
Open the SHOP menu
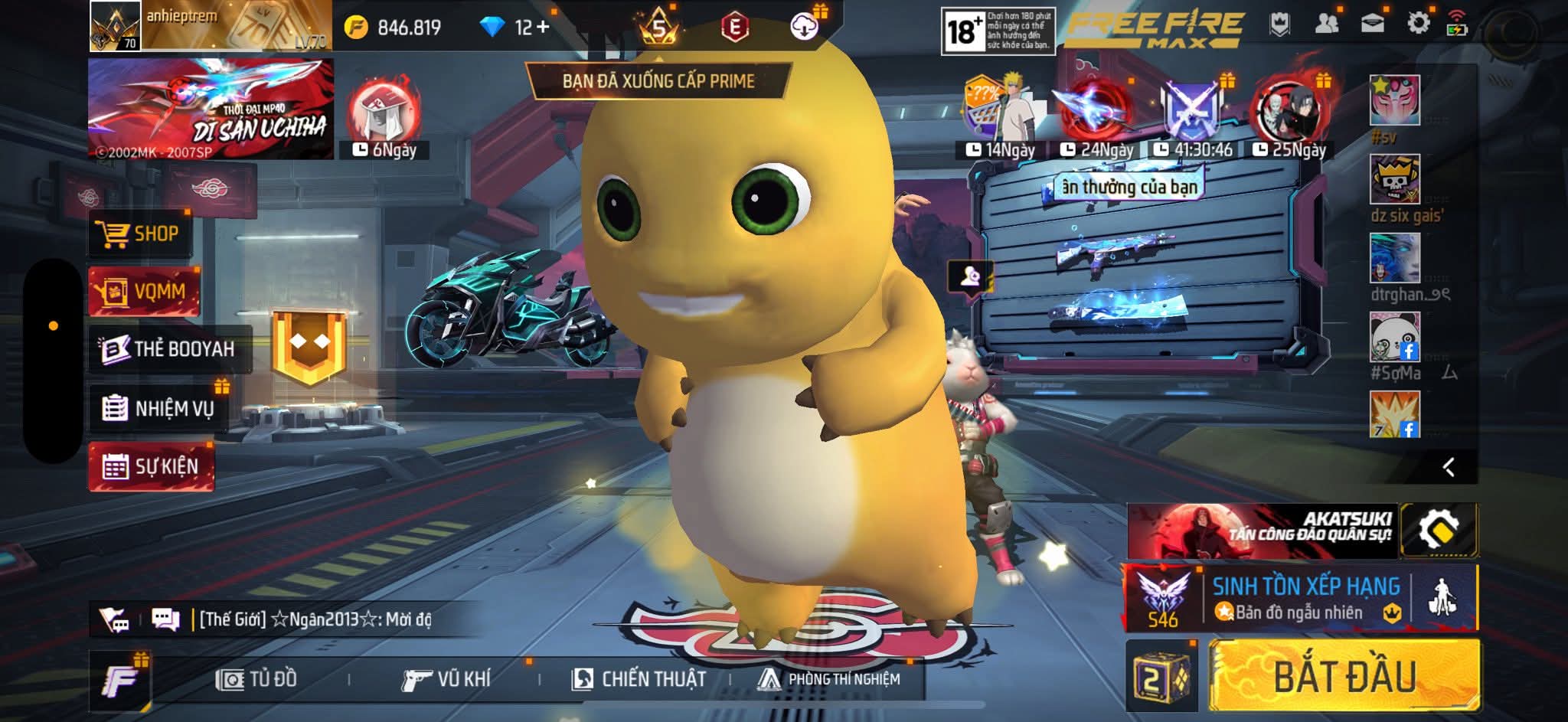click(x=140, y=234)
